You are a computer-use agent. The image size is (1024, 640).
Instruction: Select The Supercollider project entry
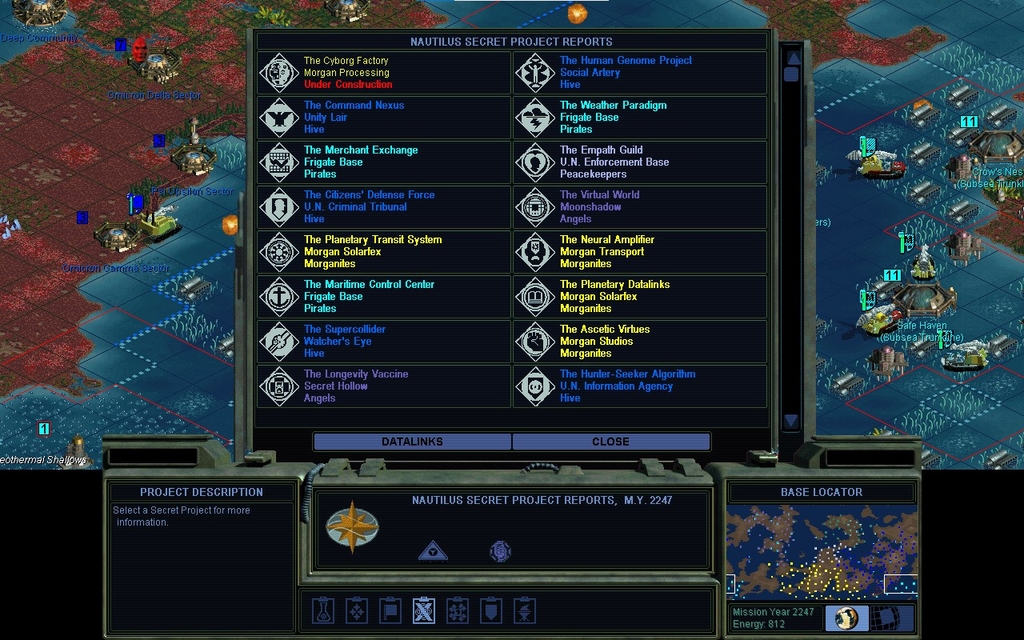[x=384, y=341]
